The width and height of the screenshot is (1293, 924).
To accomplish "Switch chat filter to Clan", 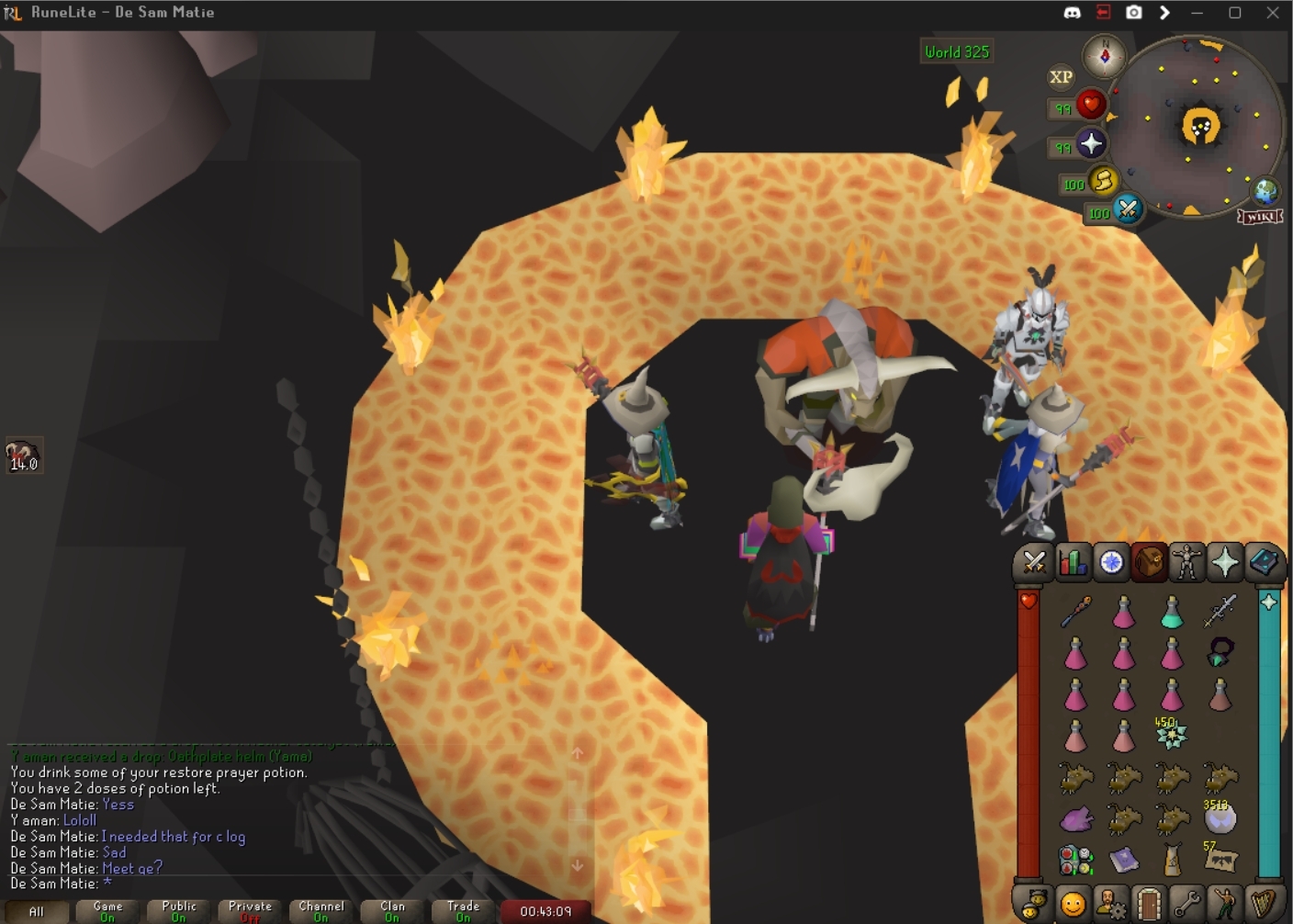I will pos(392,910).
